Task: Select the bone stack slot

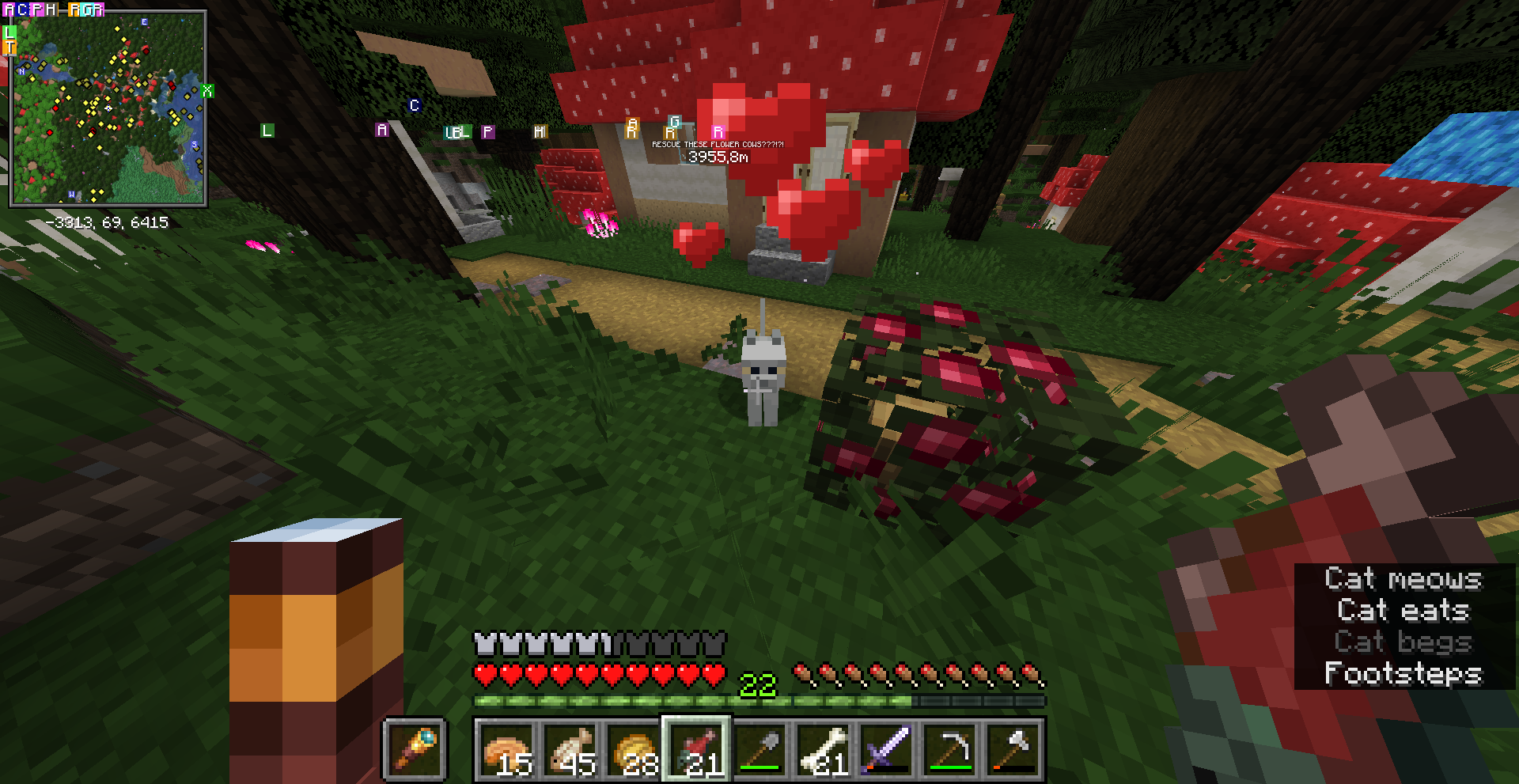Action: tap(824, 749)
